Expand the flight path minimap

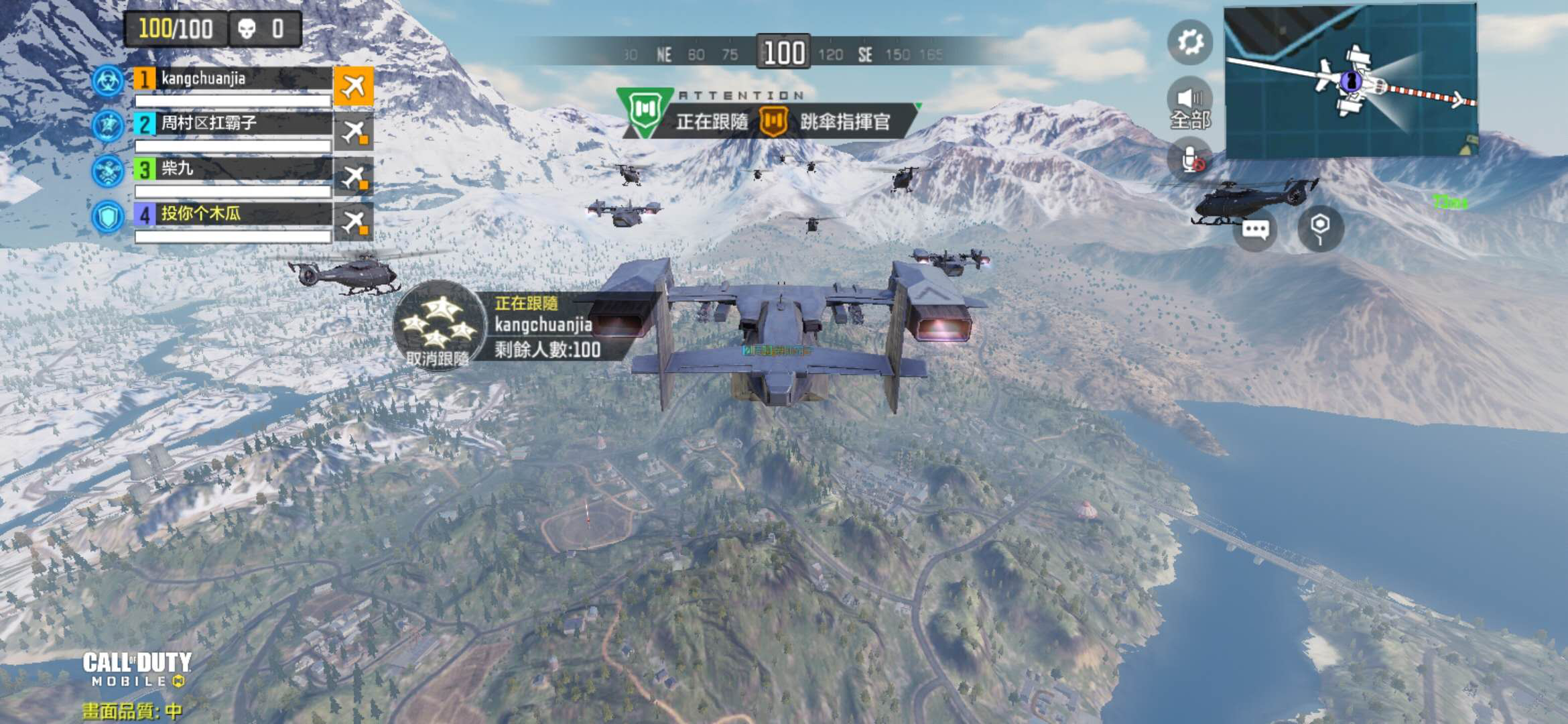[x=1350, y=80]
